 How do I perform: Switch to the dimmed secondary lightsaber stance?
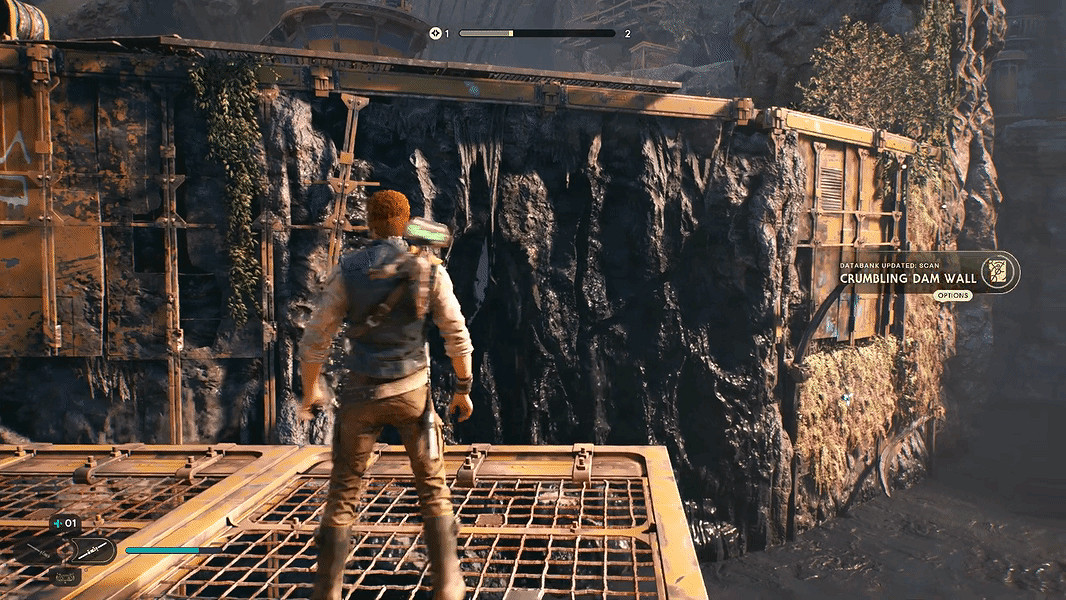coord(36,551)
